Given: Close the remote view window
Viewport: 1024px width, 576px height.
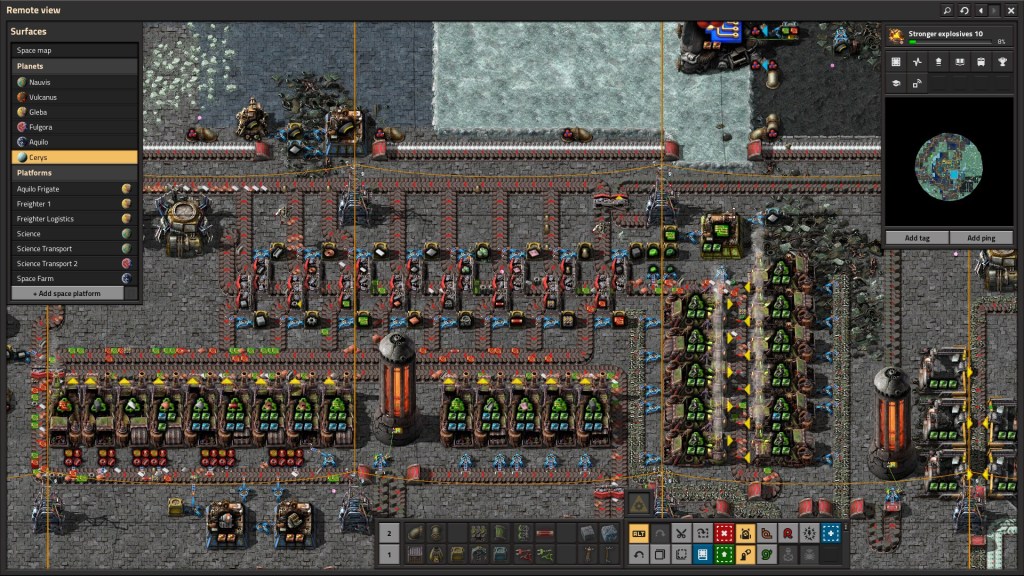Looking at the screenshot, I should (x=1010, y=10).
